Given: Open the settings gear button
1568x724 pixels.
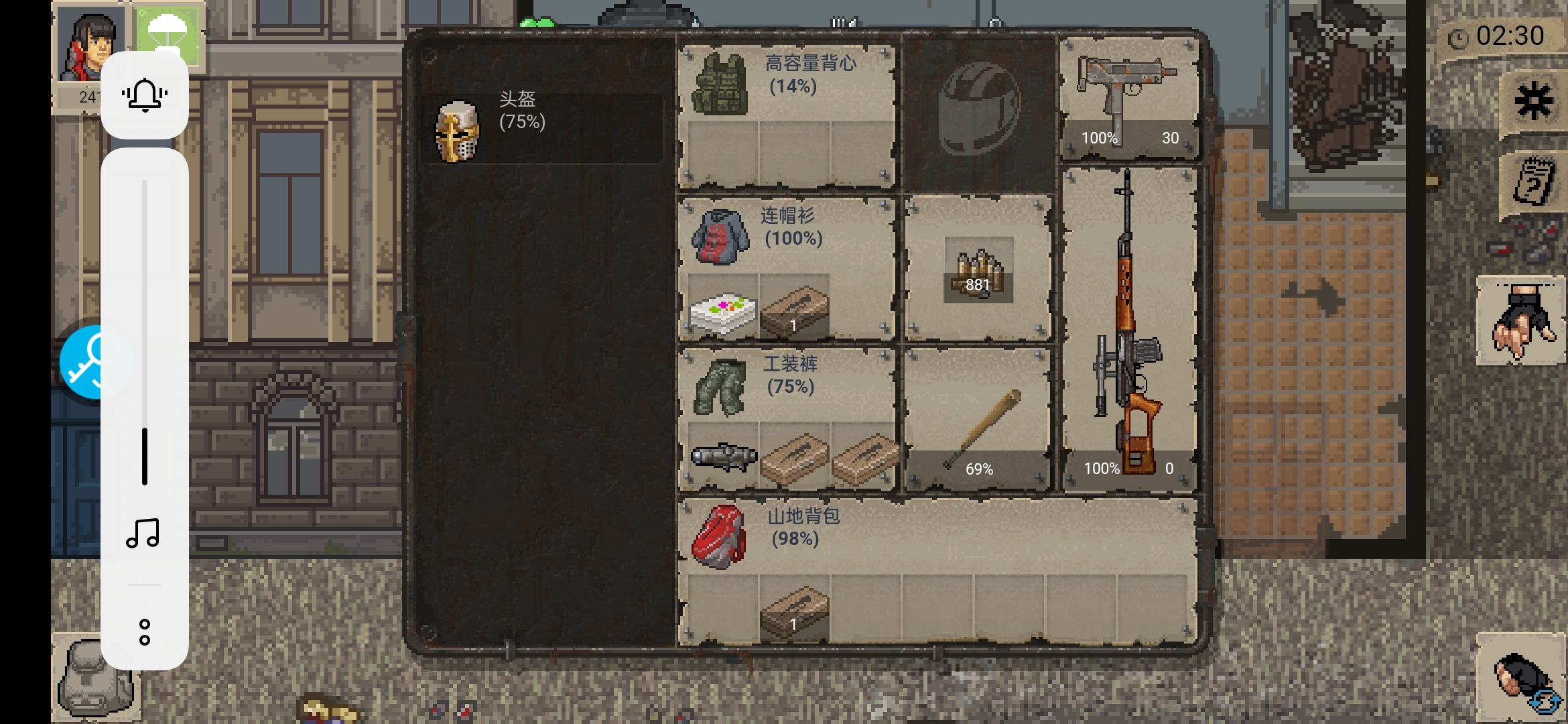Looking at the screenshot, I should click(1533, 101).
